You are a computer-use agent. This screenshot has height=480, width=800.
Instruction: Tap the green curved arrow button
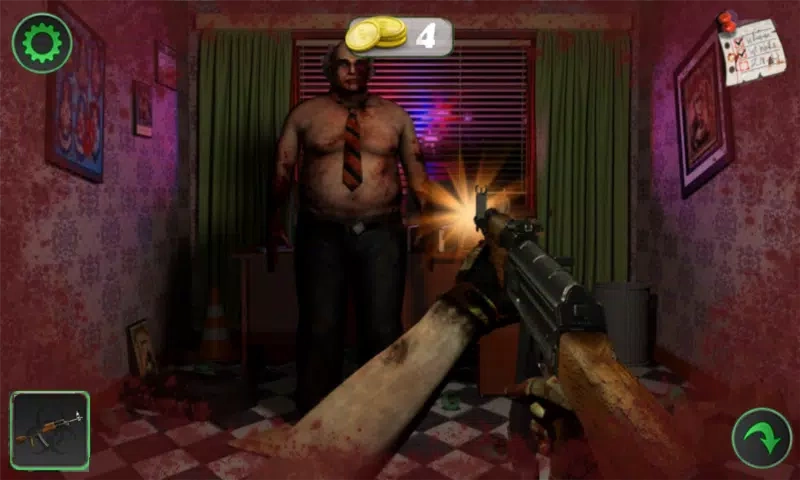coord(761,438)
